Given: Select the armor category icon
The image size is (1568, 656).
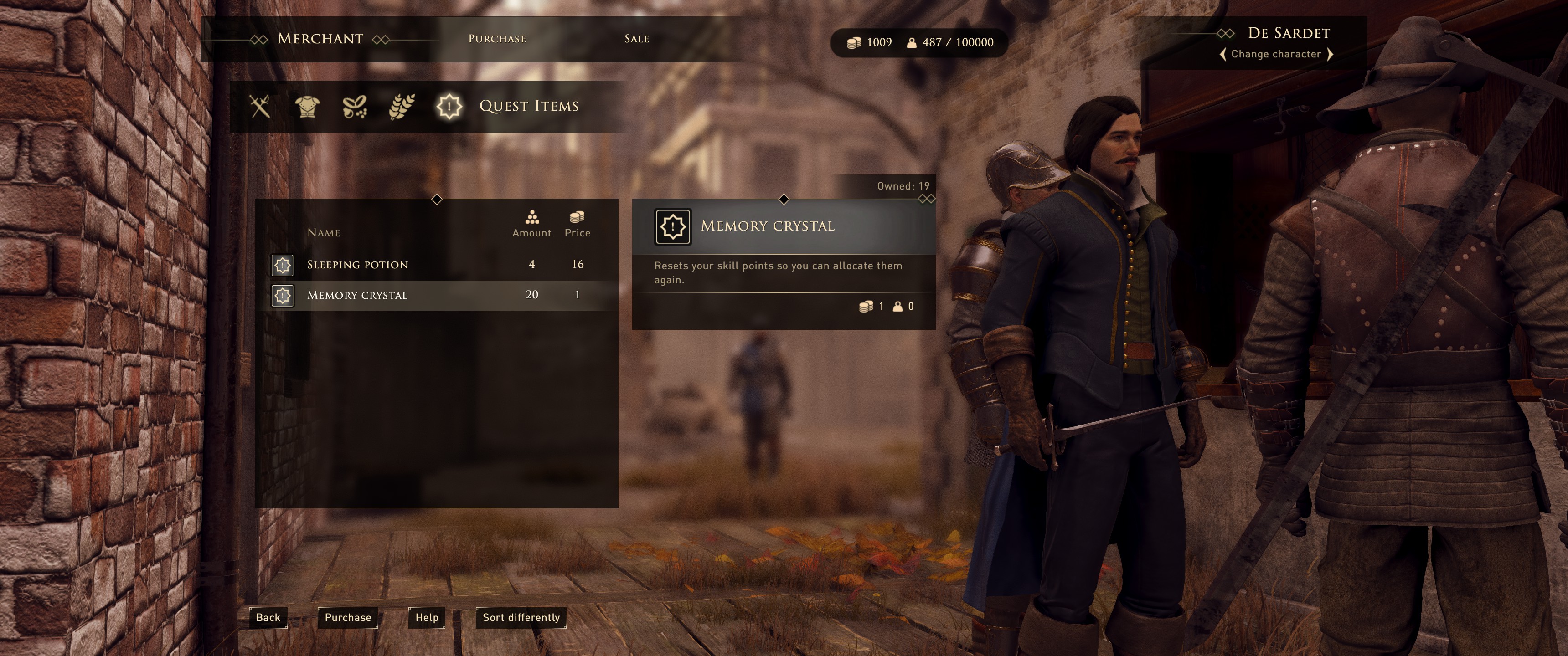Looking at the screenshot, I should 307,107.
